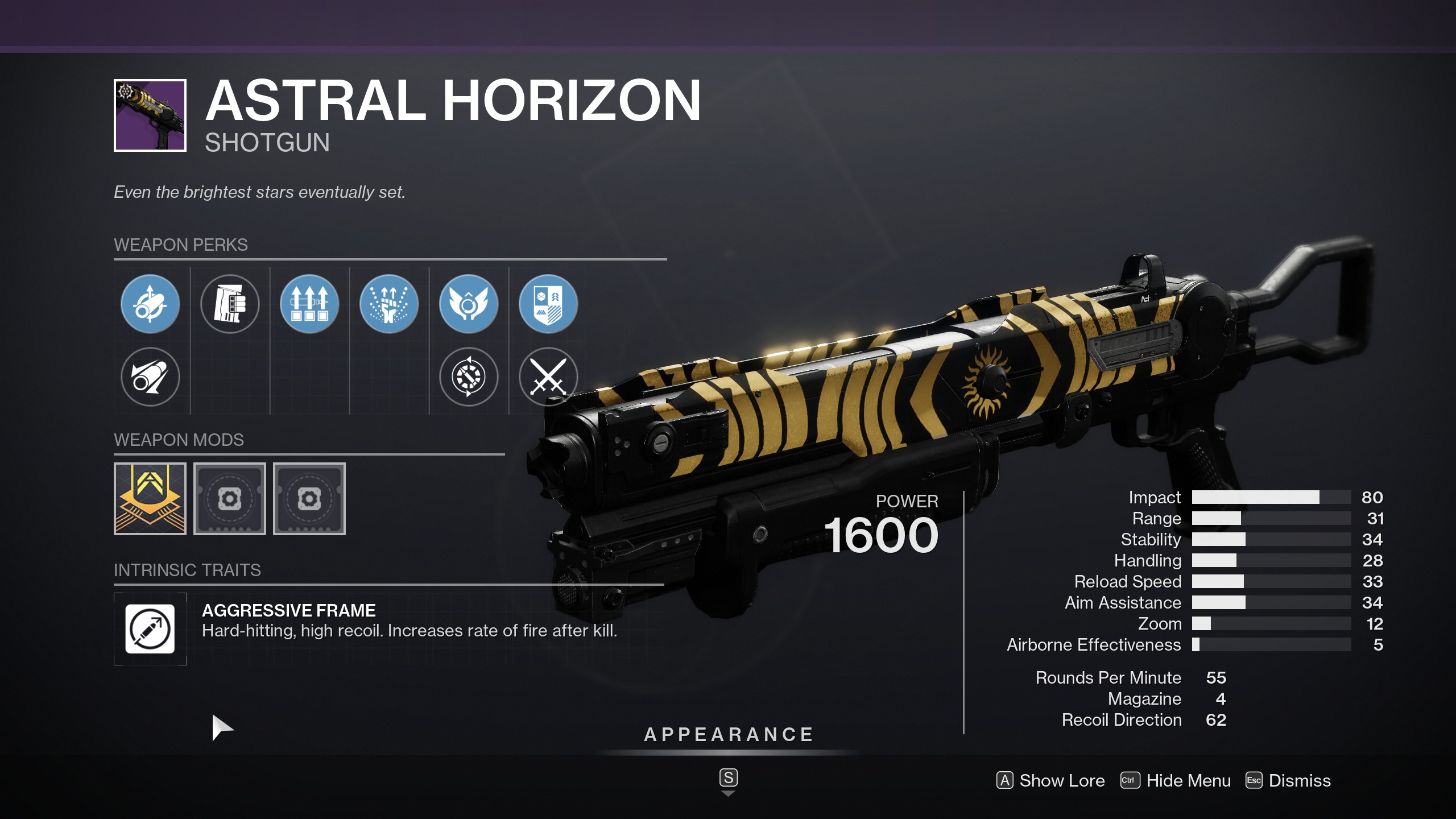
Task: Show the weapon lore
Action: 1050,780
